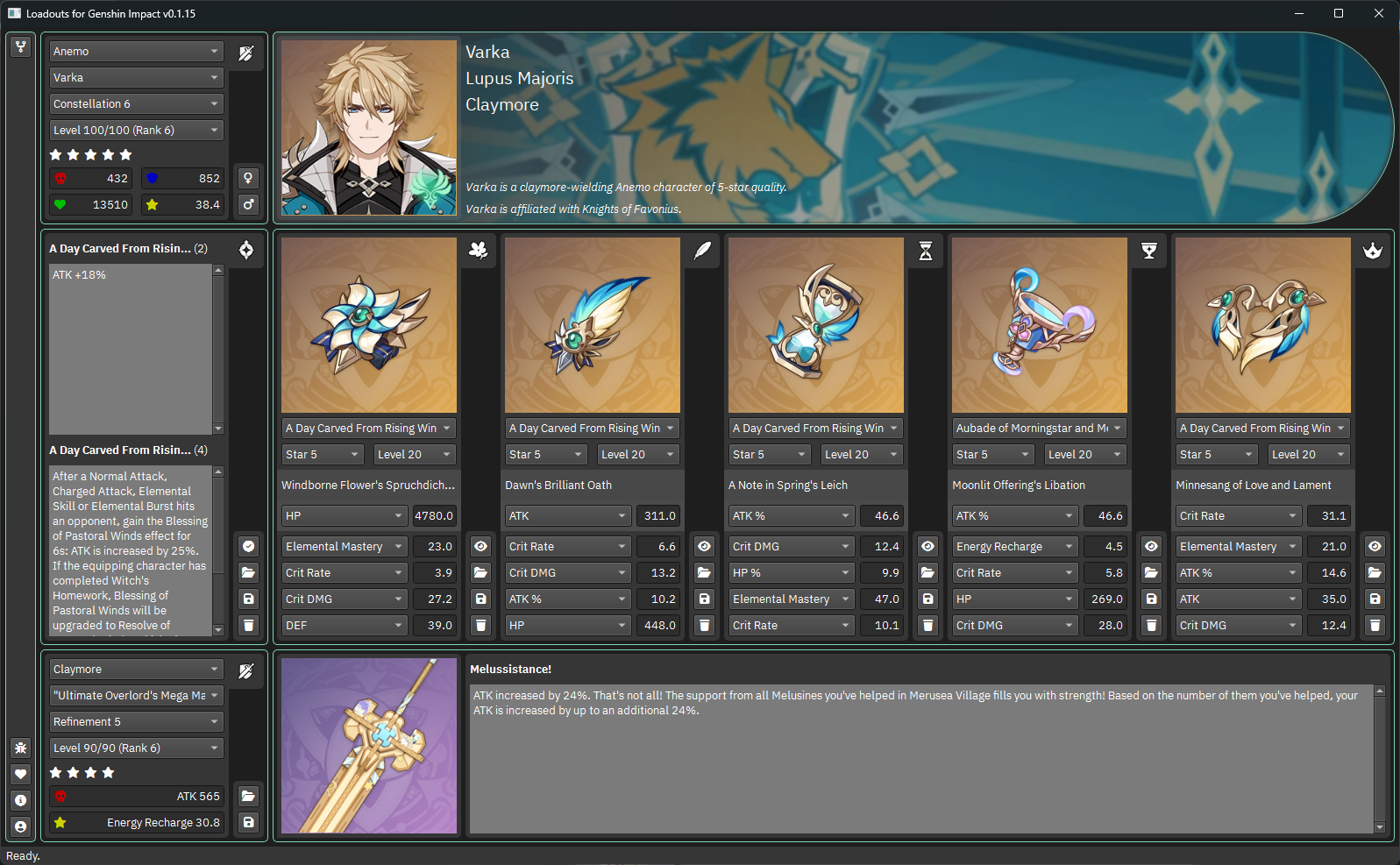Delete the sands artifact using its trash button

click(927, 625)
